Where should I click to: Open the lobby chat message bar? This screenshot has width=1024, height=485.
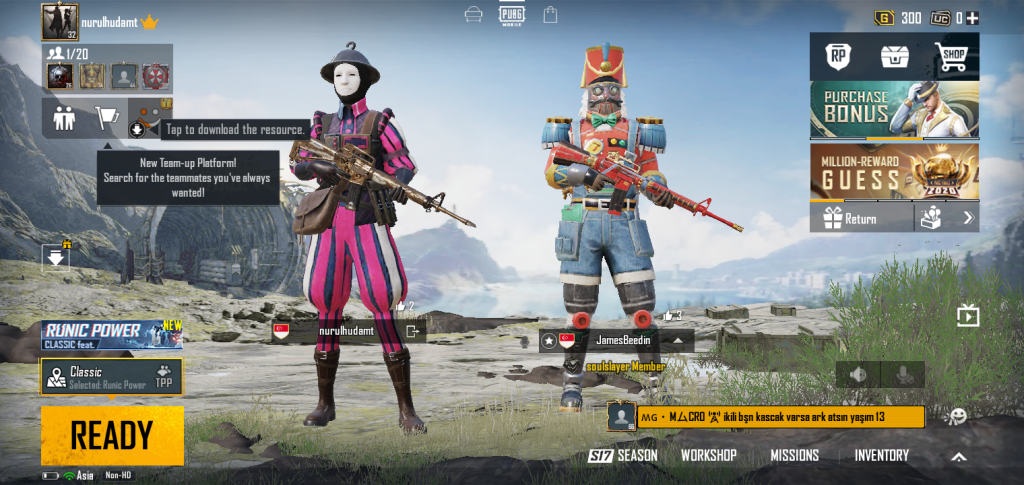[765, 416]
